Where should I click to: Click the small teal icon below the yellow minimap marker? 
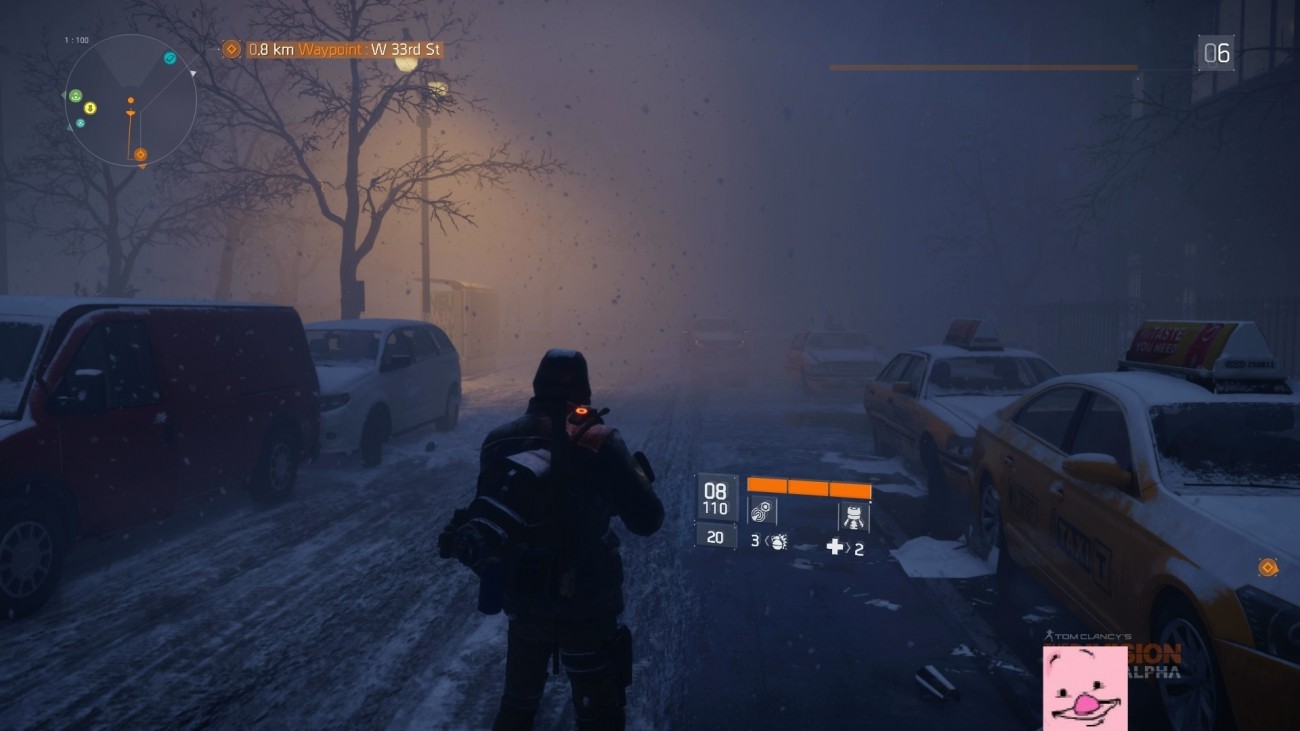(79, 123)
